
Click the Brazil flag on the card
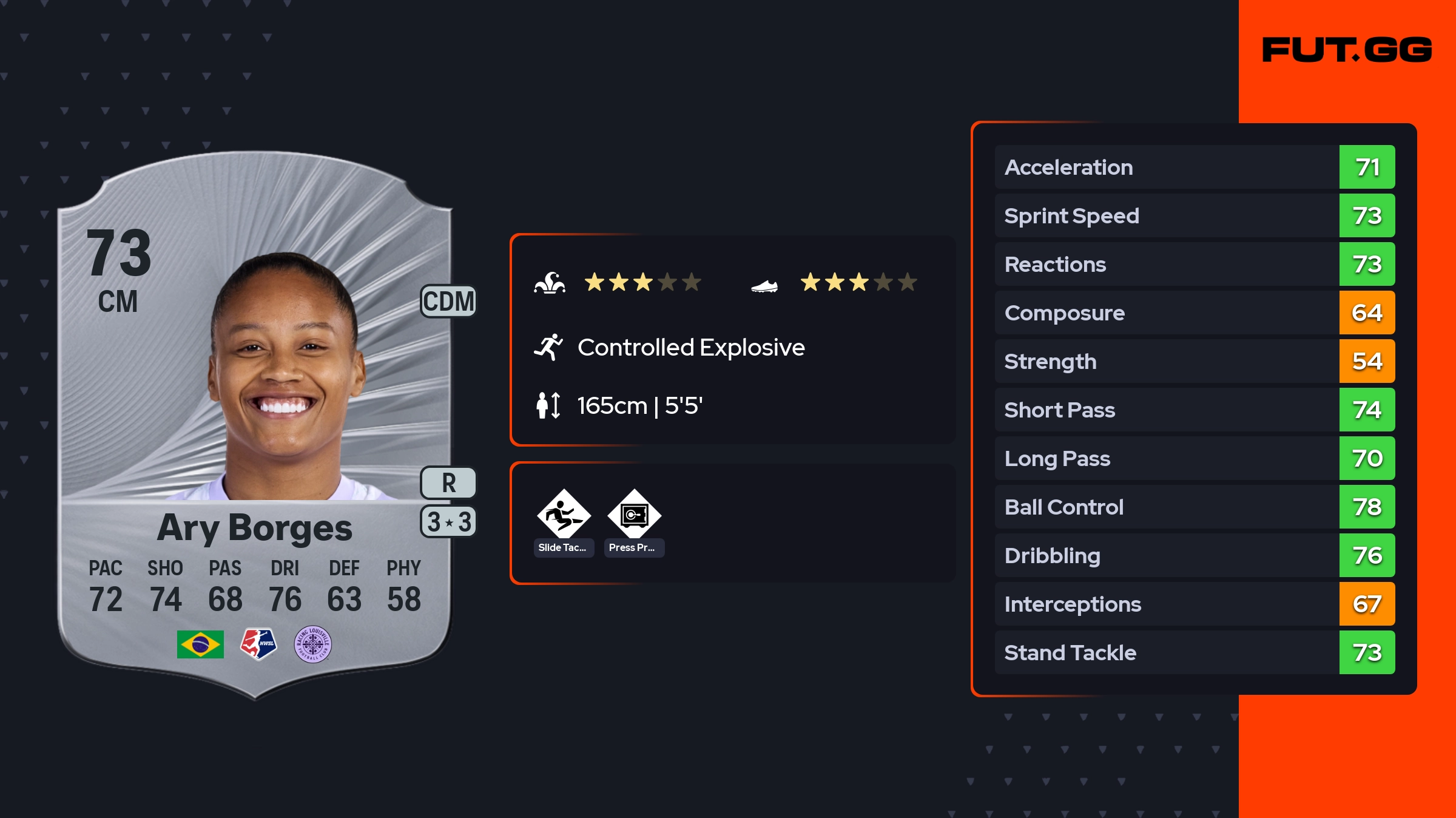pos(200,644)
